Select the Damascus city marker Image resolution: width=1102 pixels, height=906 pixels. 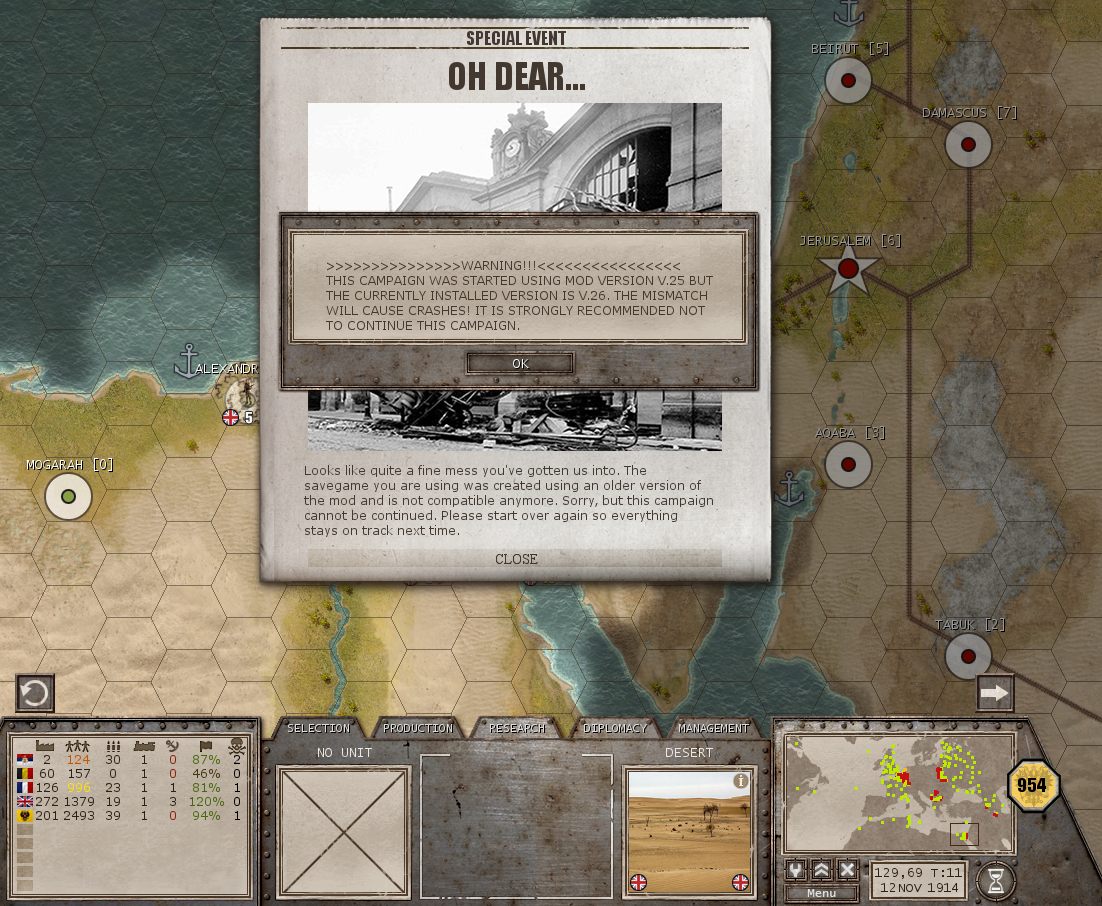pyautogui.click(x=968, y=145)
